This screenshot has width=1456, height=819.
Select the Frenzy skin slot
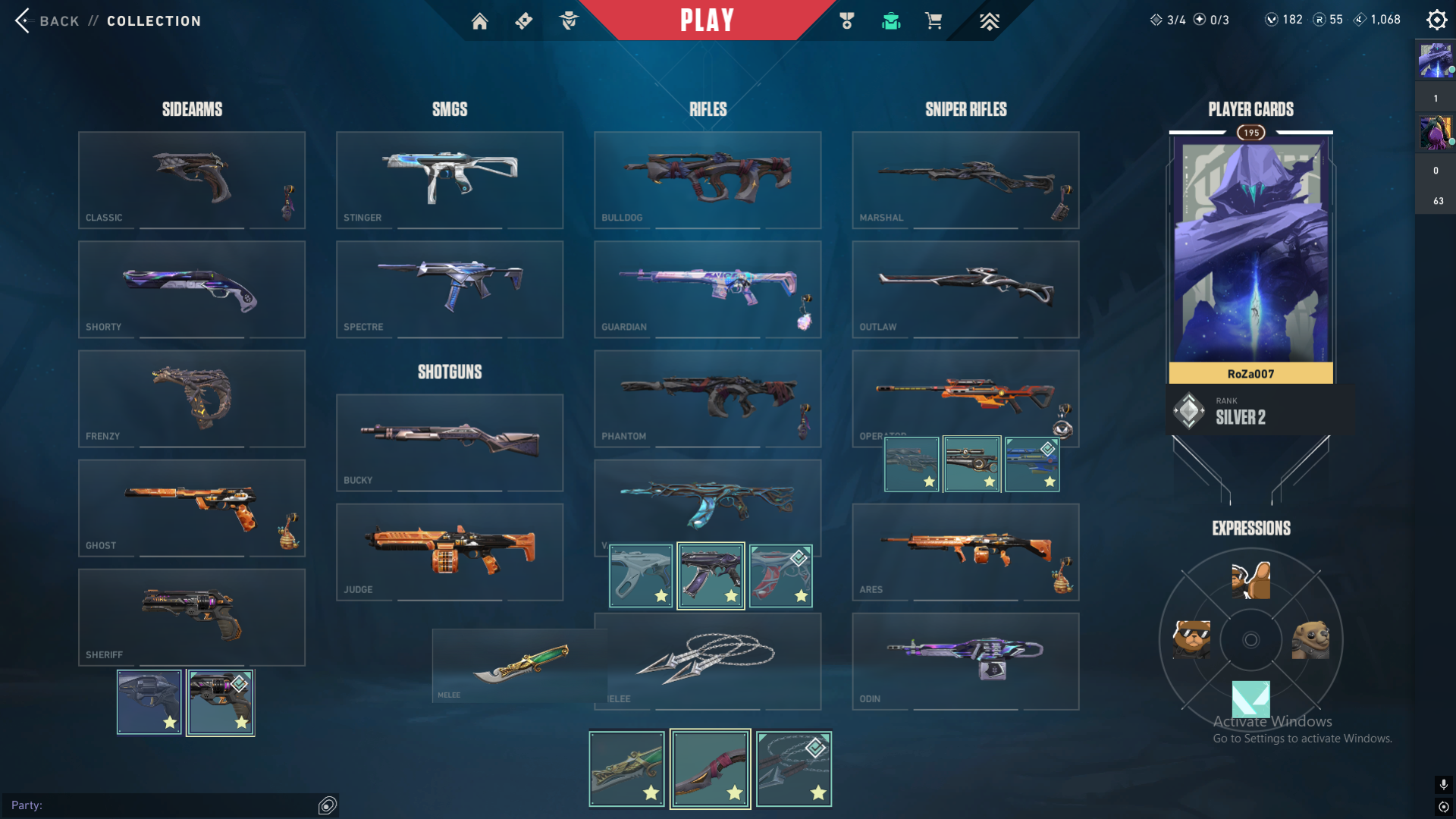click(191, 398)
